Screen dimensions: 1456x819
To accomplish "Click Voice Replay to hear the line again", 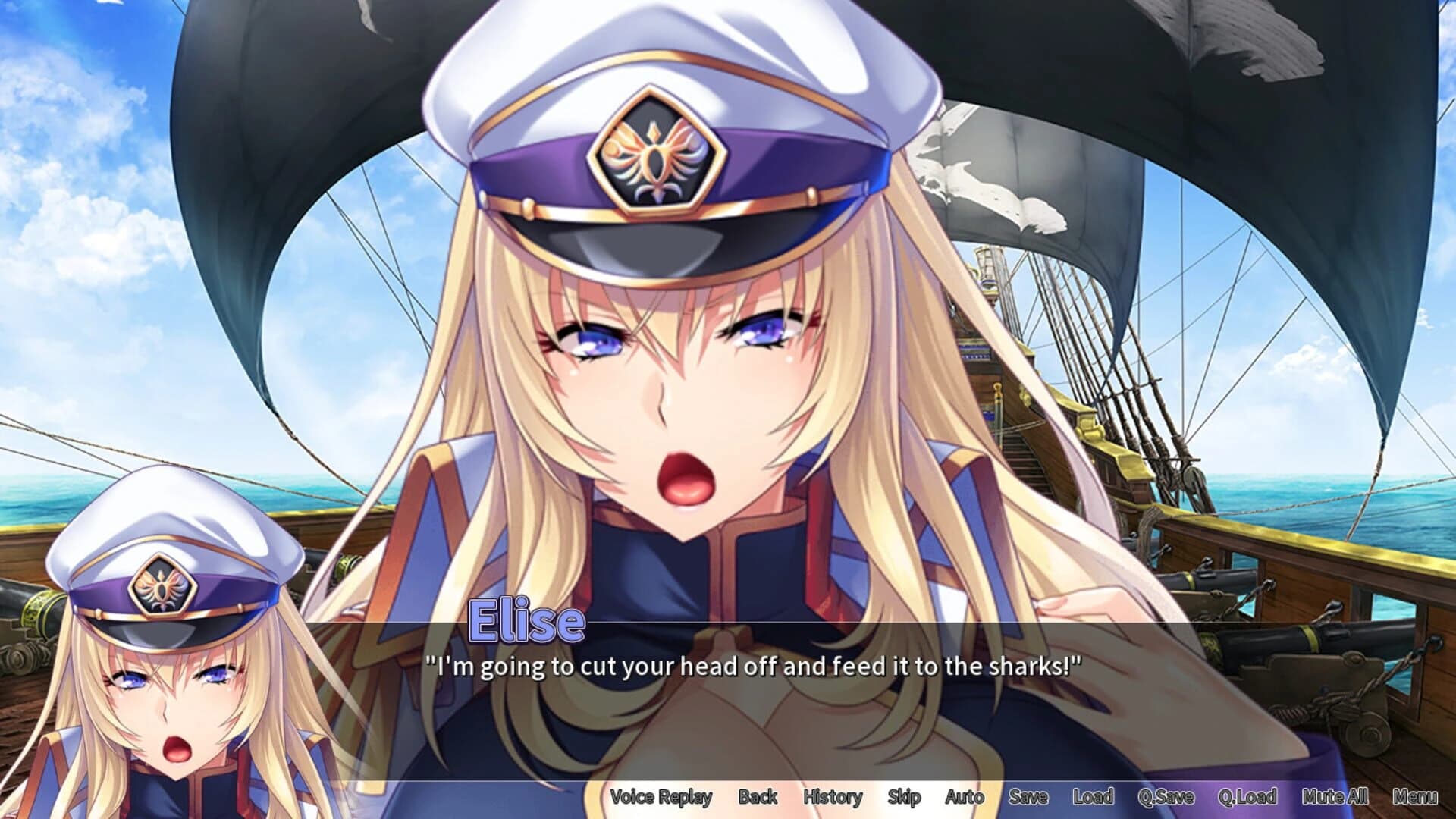I will pos(663,797).
